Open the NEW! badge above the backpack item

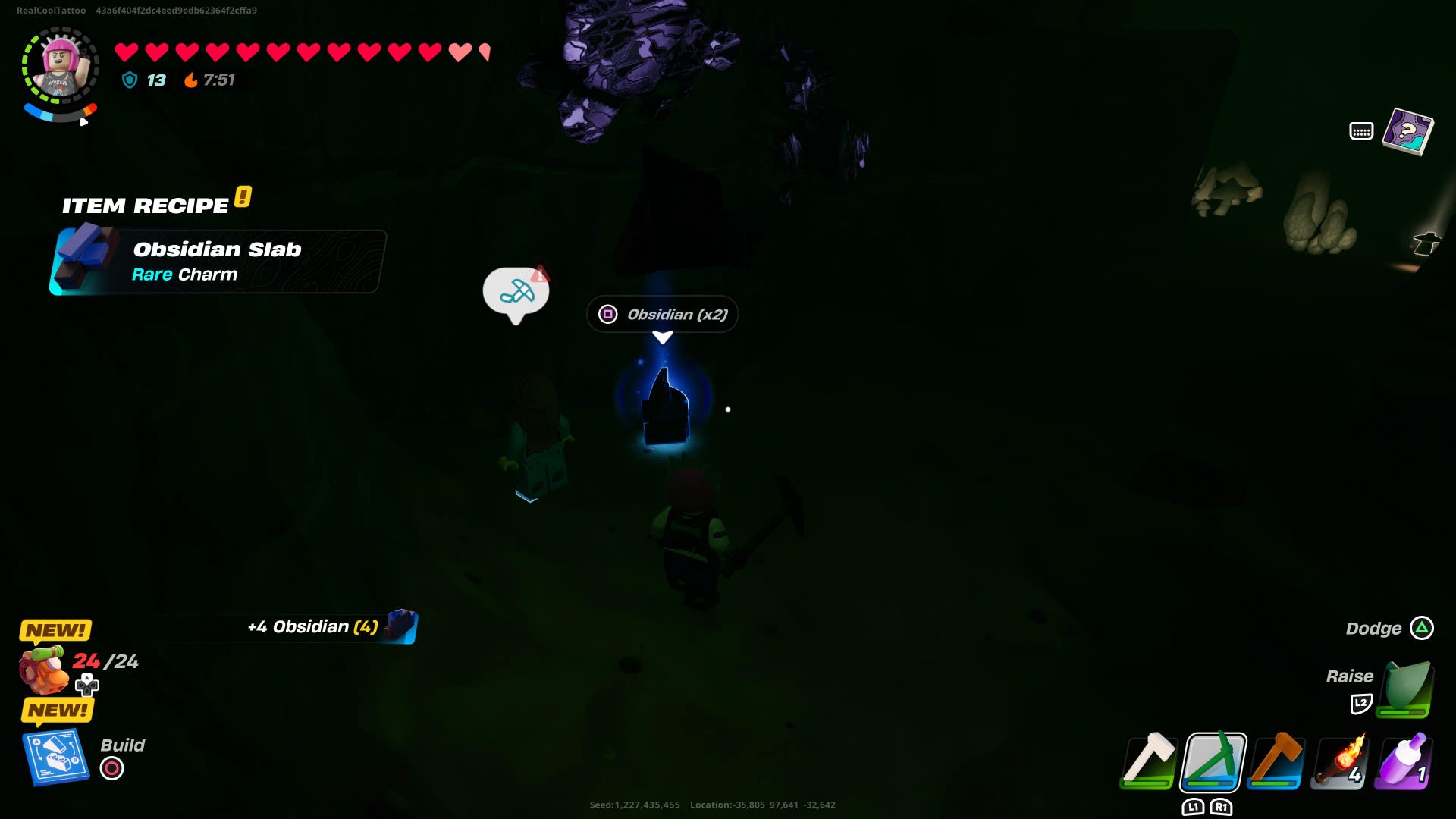click(54, 629)
